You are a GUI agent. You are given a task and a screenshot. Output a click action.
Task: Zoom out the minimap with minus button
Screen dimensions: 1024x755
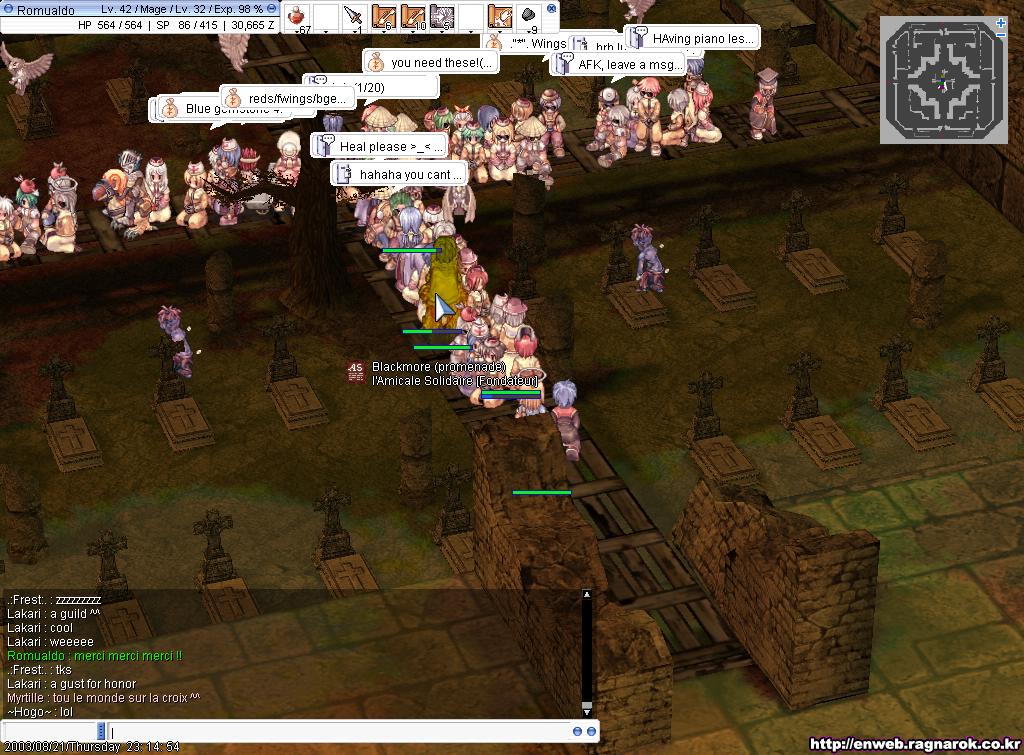[x=1002, y=35]
